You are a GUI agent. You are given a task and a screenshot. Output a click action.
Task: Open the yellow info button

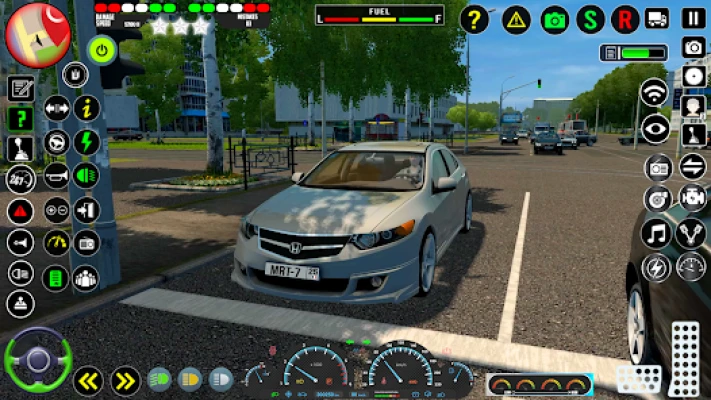[87, 108]
